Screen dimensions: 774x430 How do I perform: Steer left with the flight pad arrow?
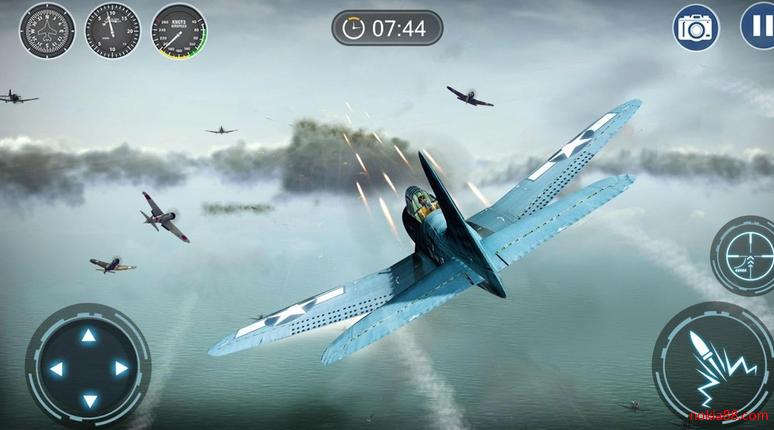coord(56,368)
